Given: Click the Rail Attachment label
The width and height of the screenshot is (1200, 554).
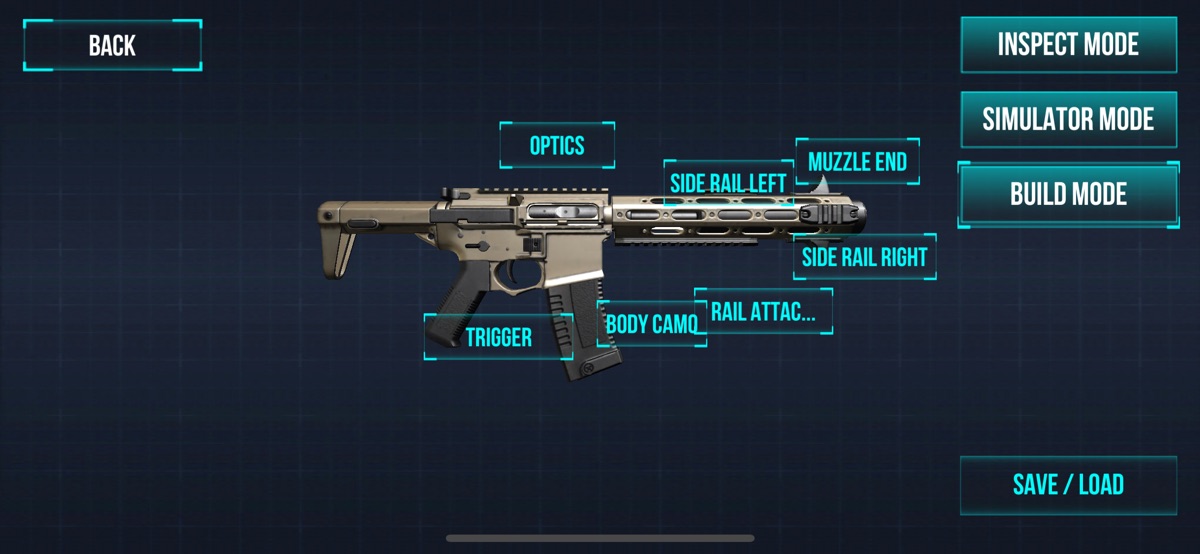Looking at the screenshot, I should coord(763,311).
